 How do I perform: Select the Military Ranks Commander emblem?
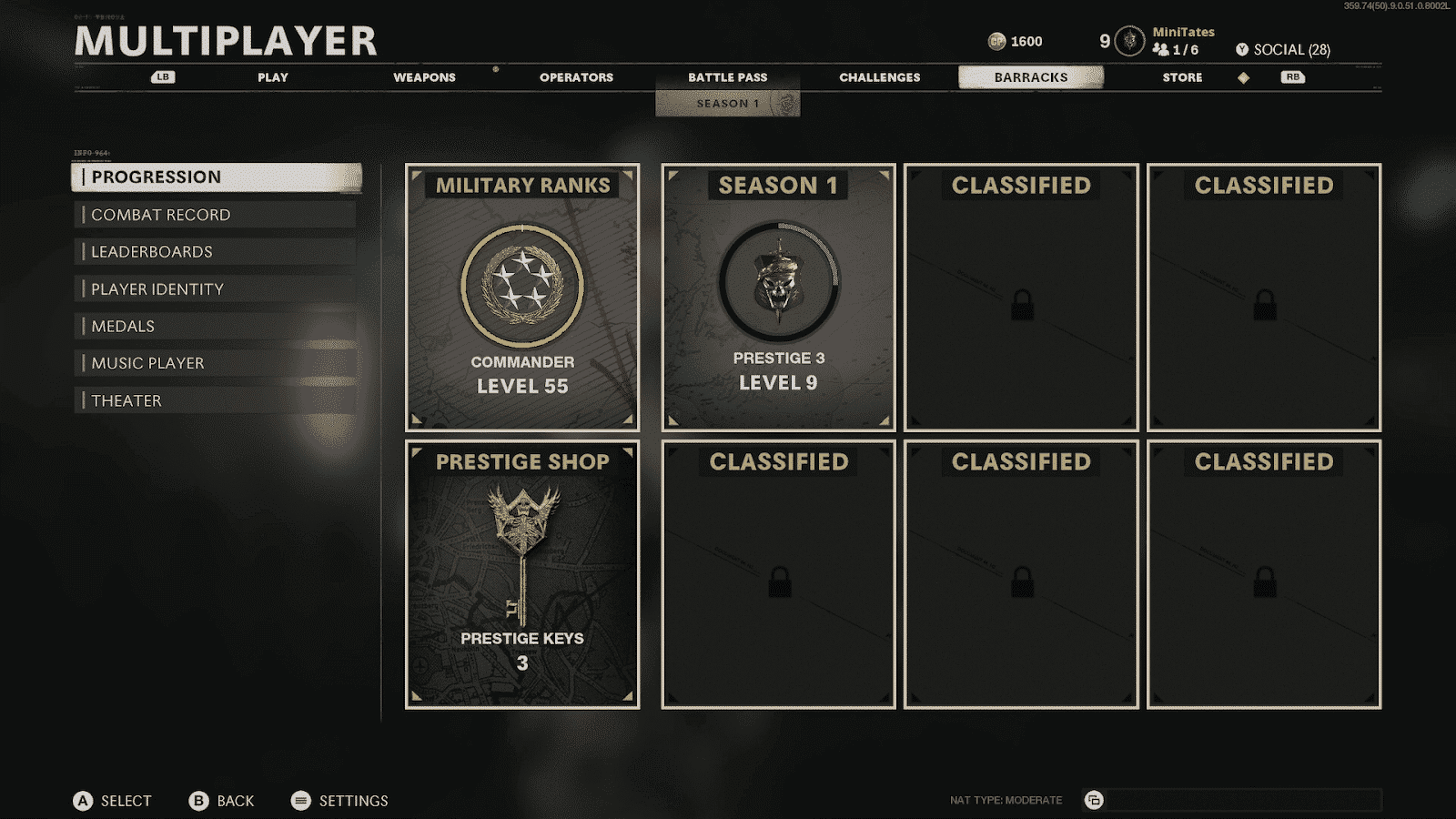click(523, 287)
